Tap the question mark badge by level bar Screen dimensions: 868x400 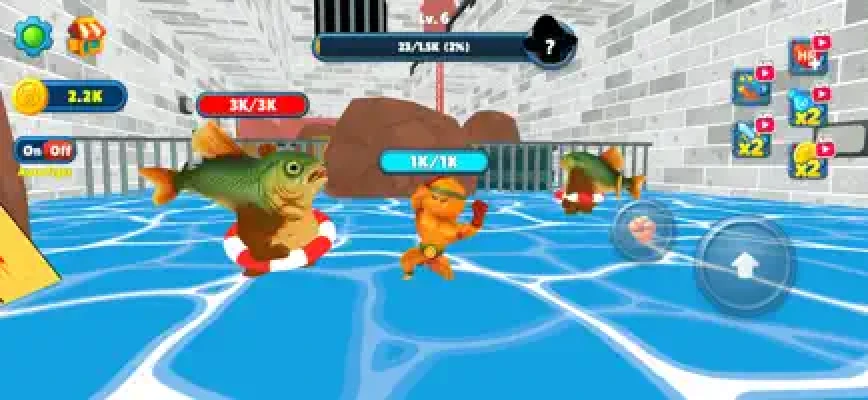[x=549, y=46]
